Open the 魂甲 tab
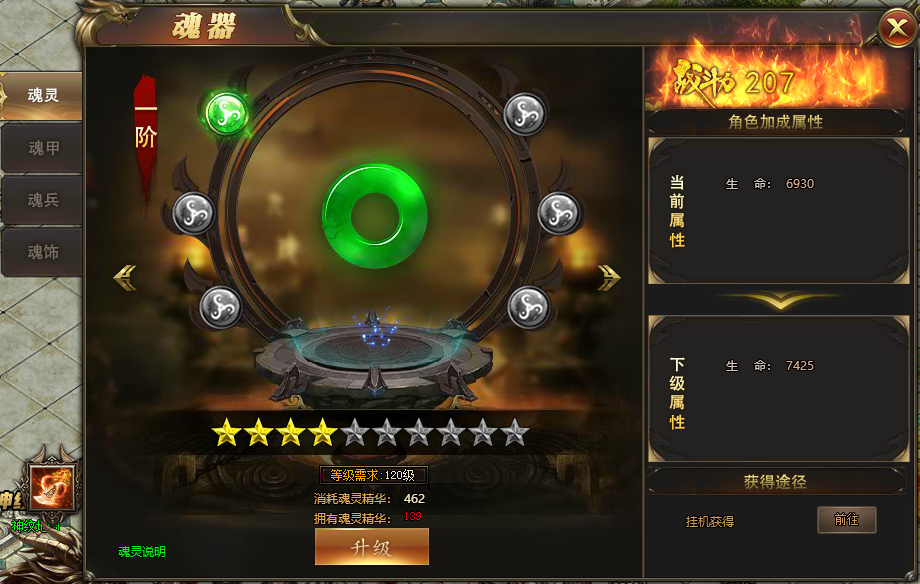The image size is (920, 584). [x=42, y=148]
